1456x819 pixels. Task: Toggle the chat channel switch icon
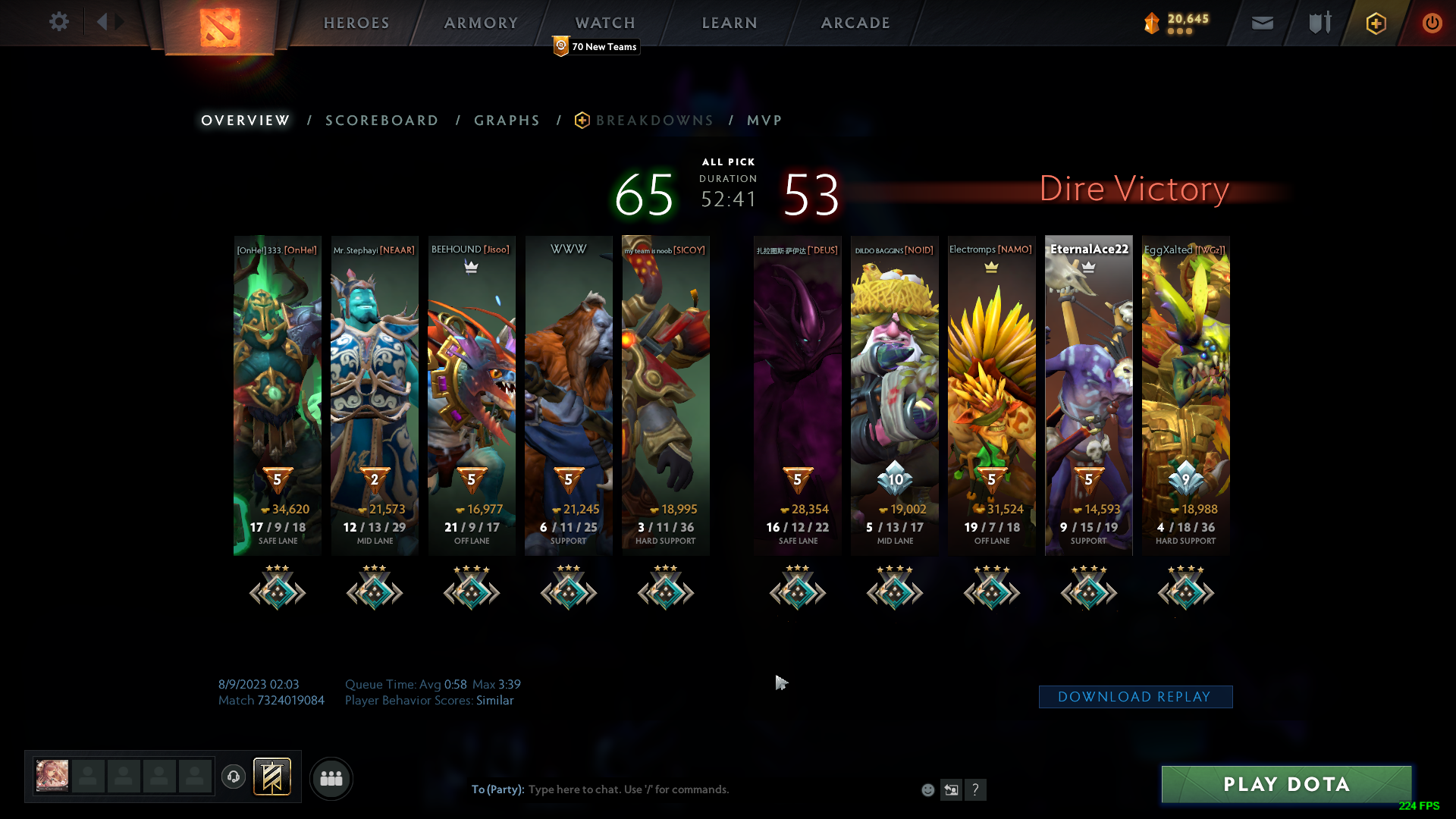[952, 789]
